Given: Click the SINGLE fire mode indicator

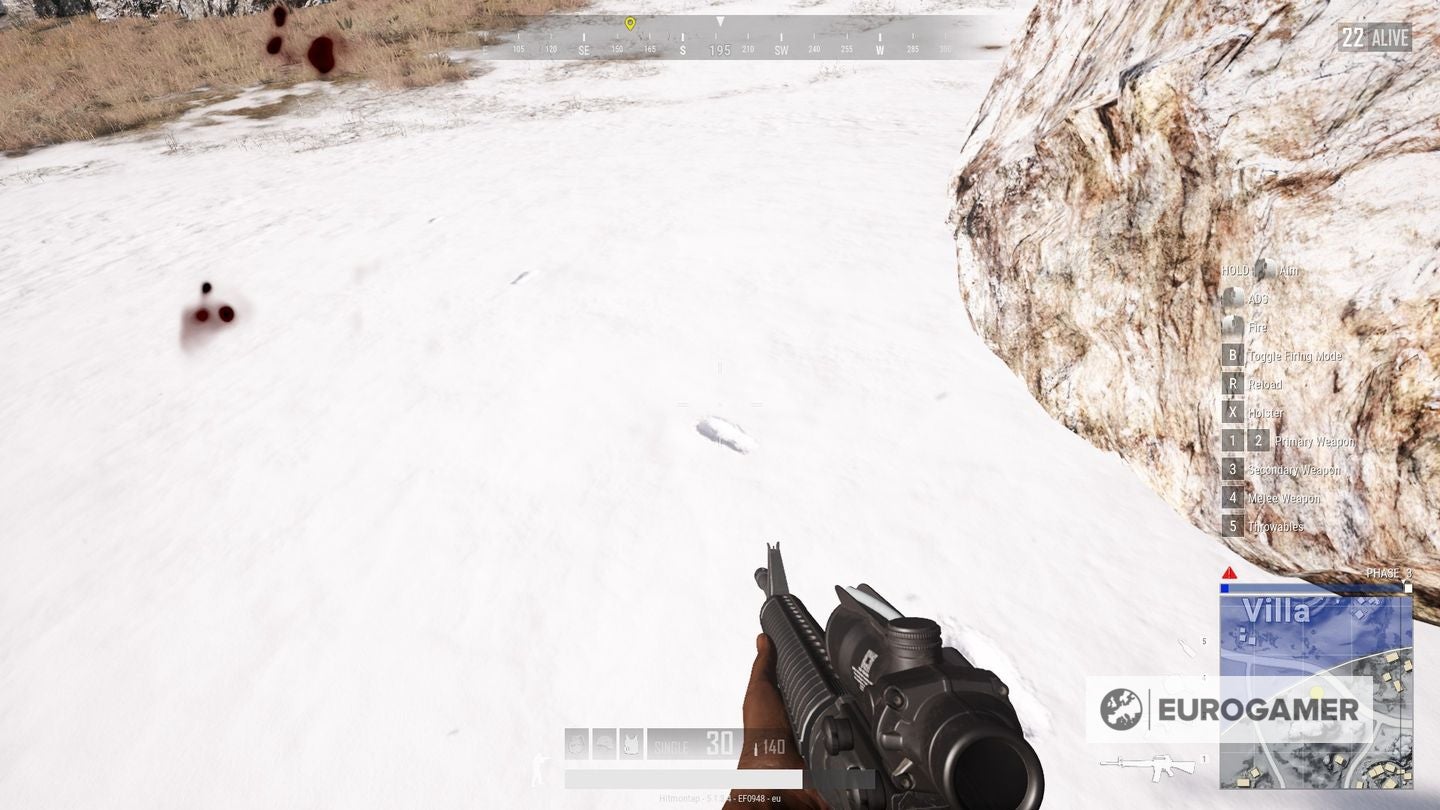Looking at the screenshot, I should click(672, 746).
